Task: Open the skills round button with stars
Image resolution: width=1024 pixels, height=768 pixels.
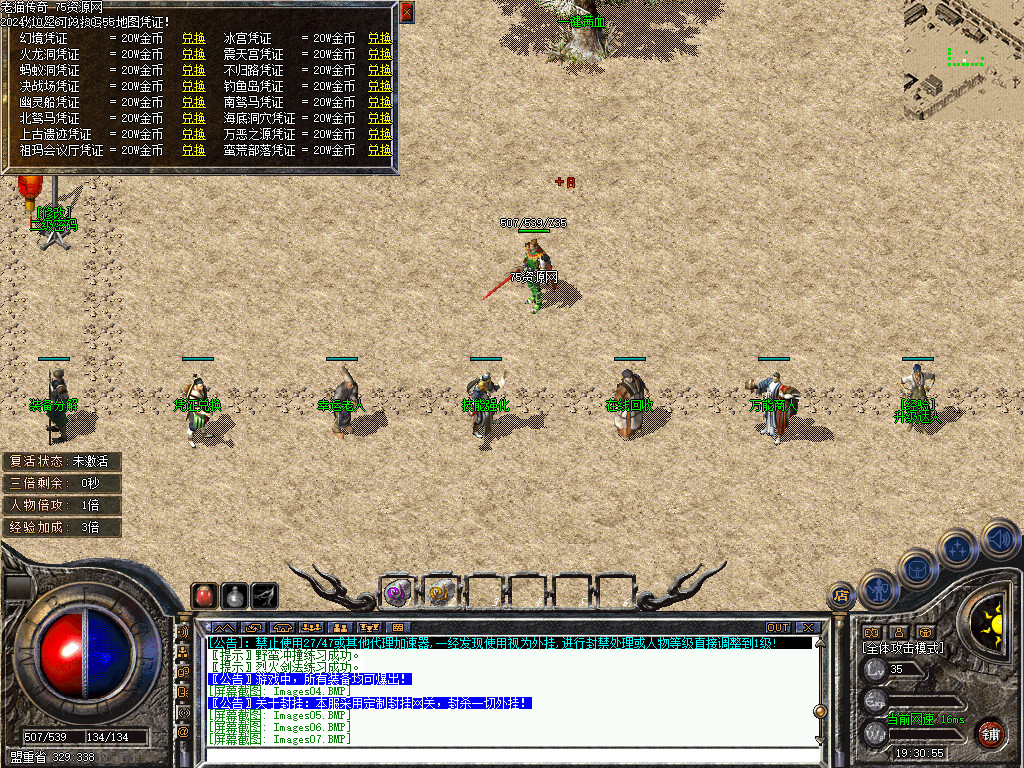Action: [x=958, y=548]
